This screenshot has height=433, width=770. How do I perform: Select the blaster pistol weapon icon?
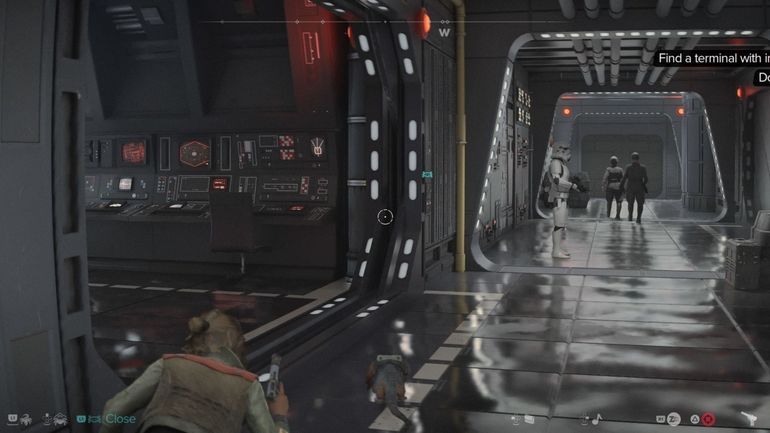(749, 419)
